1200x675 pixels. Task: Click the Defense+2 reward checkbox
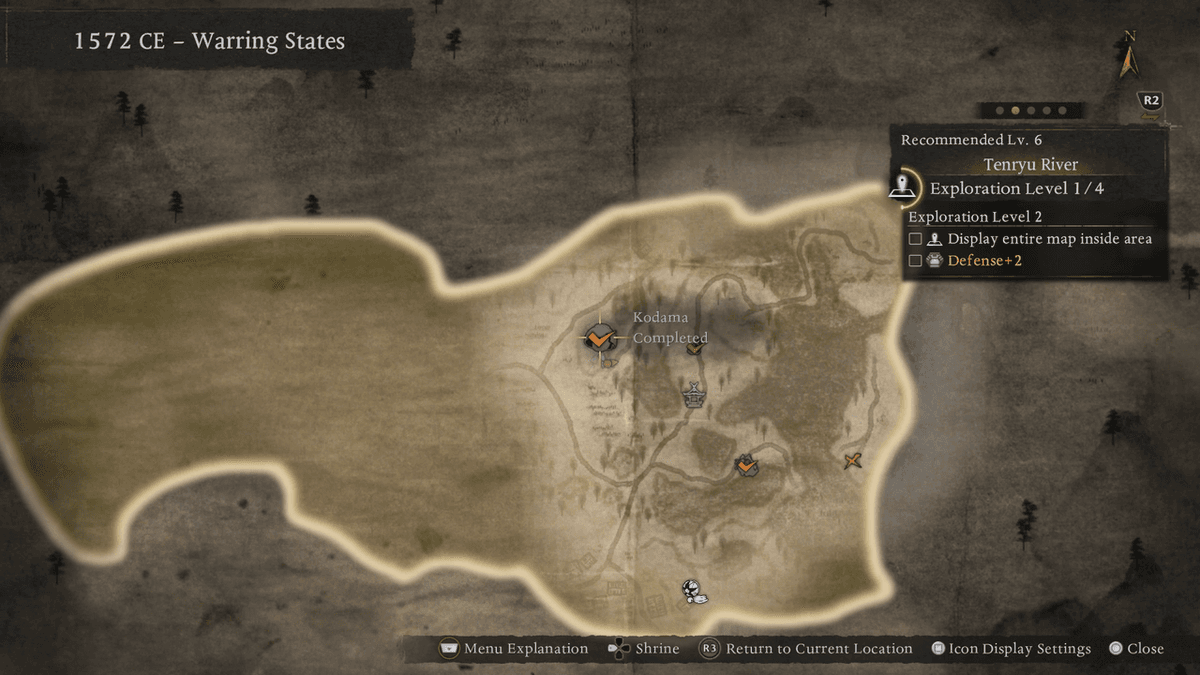click(915, 261)
